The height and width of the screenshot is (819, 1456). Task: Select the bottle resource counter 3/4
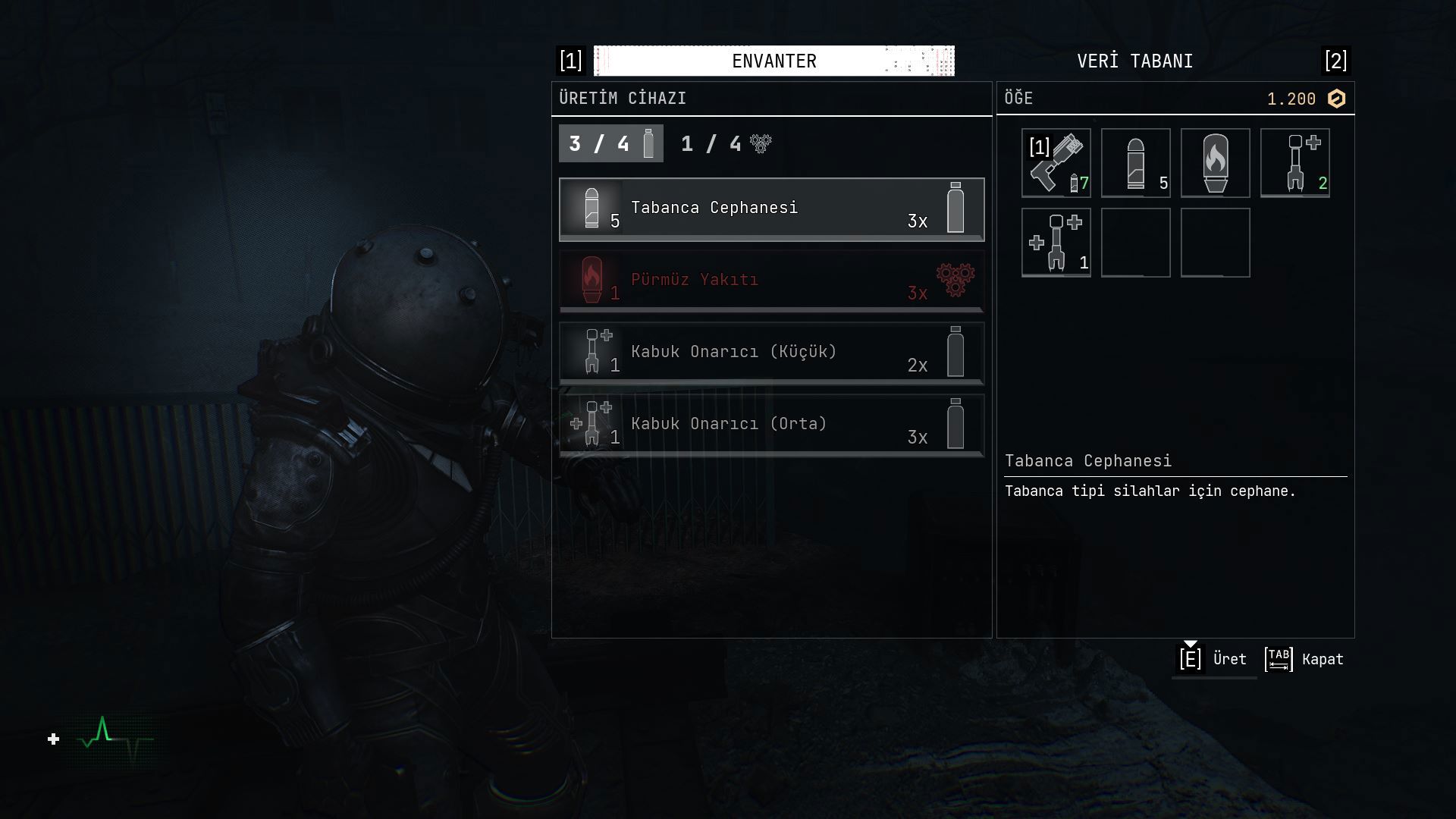tap(610, 144)
